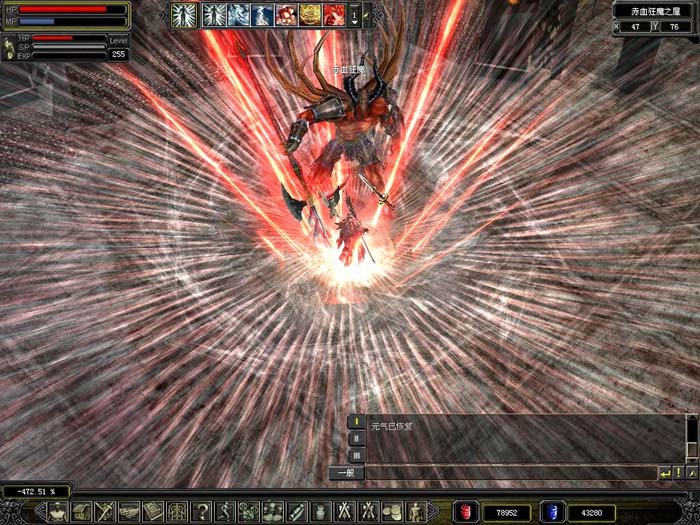
Task: Select the character portrait beside the HP bars
Action: coord(8,48)
